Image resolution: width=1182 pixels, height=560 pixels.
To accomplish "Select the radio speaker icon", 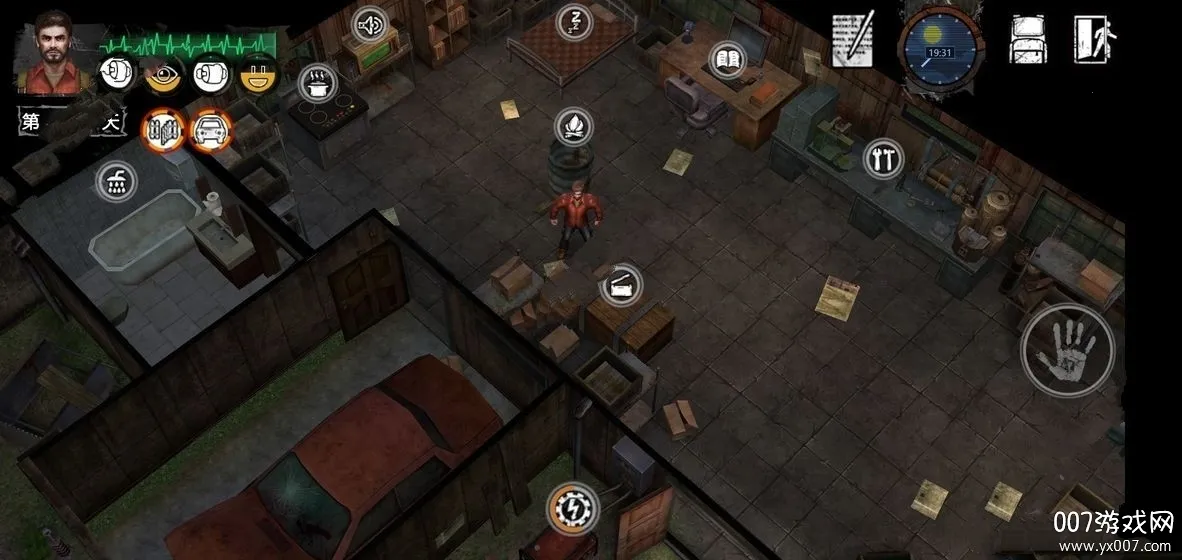I will coord(371,23).
